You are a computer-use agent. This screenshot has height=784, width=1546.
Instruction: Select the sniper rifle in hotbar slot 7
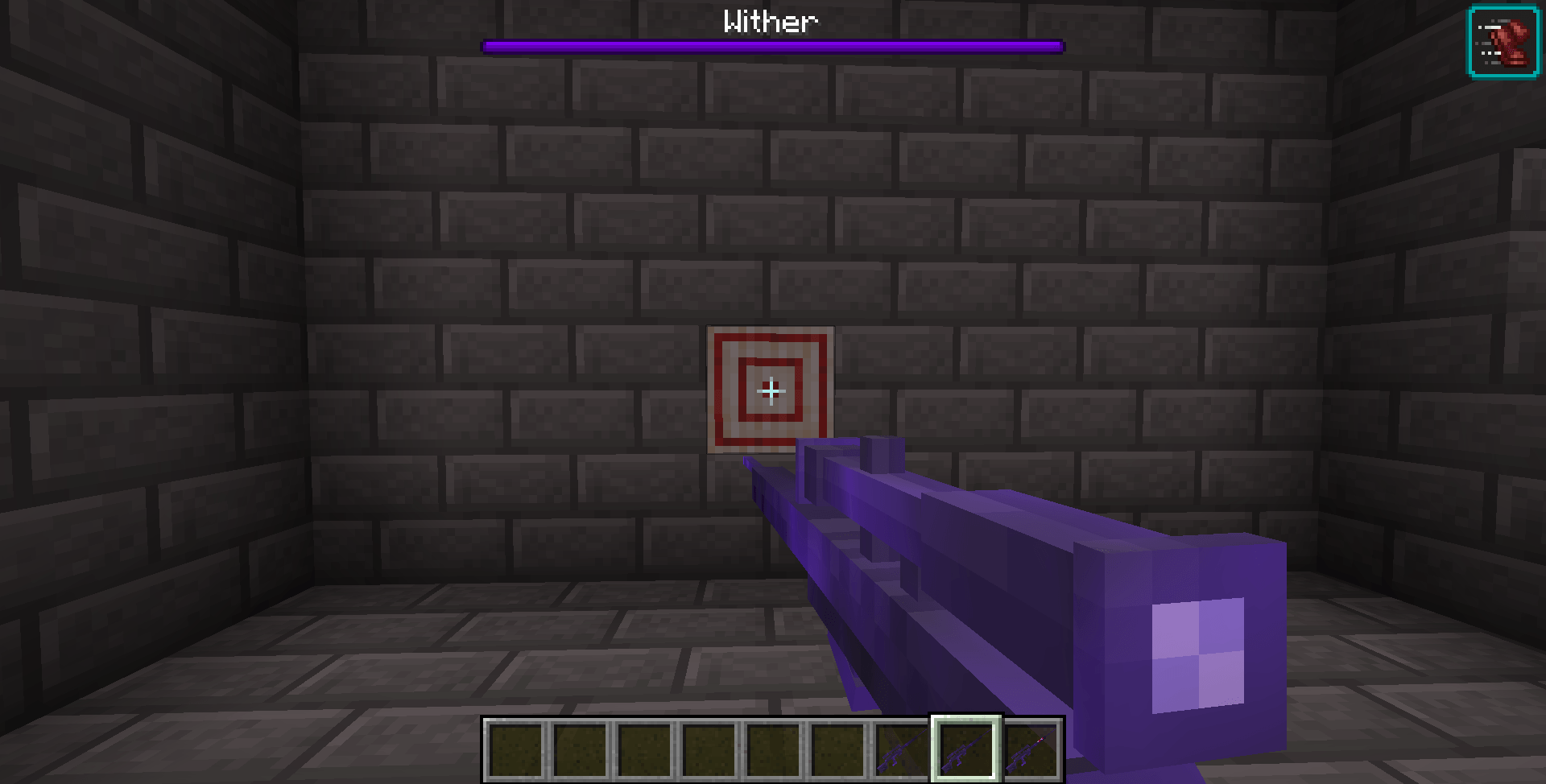[x=903, y=749]
